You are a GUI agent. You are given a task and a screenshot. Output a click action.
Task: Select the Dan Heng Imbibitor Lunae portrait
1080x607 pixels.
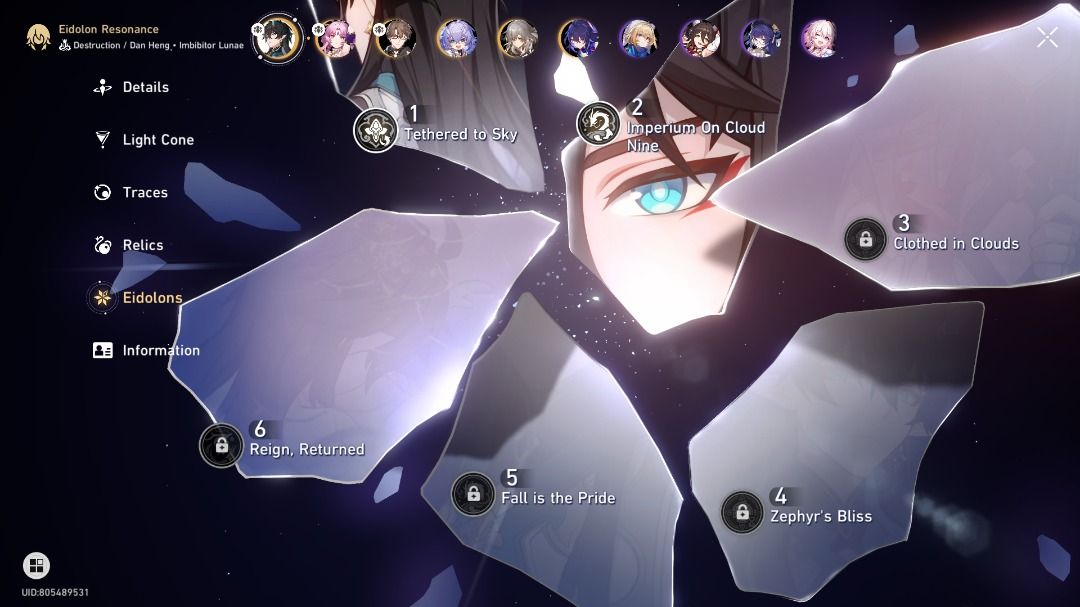click(277, 38)
